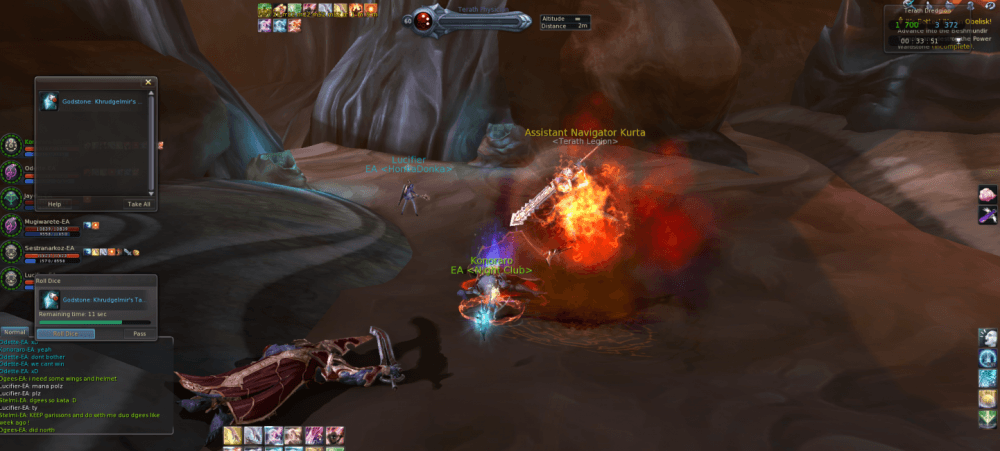The height and width of the screenshot is (451, 1000).
Task: Click the white face icon in the right column
Action: [988, 336]
